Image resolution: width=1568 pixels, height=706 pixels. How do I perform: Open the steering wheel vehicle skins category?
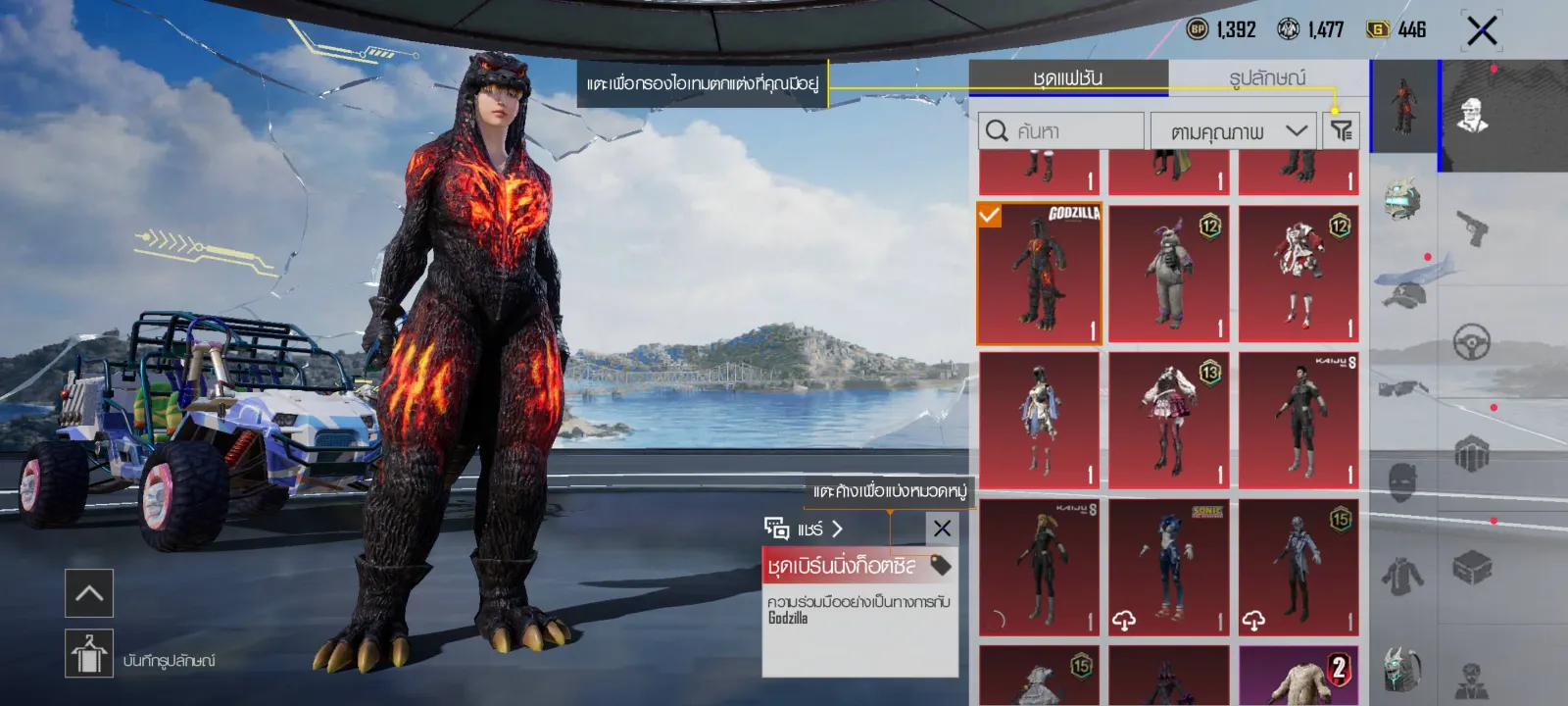[1472, 342]
